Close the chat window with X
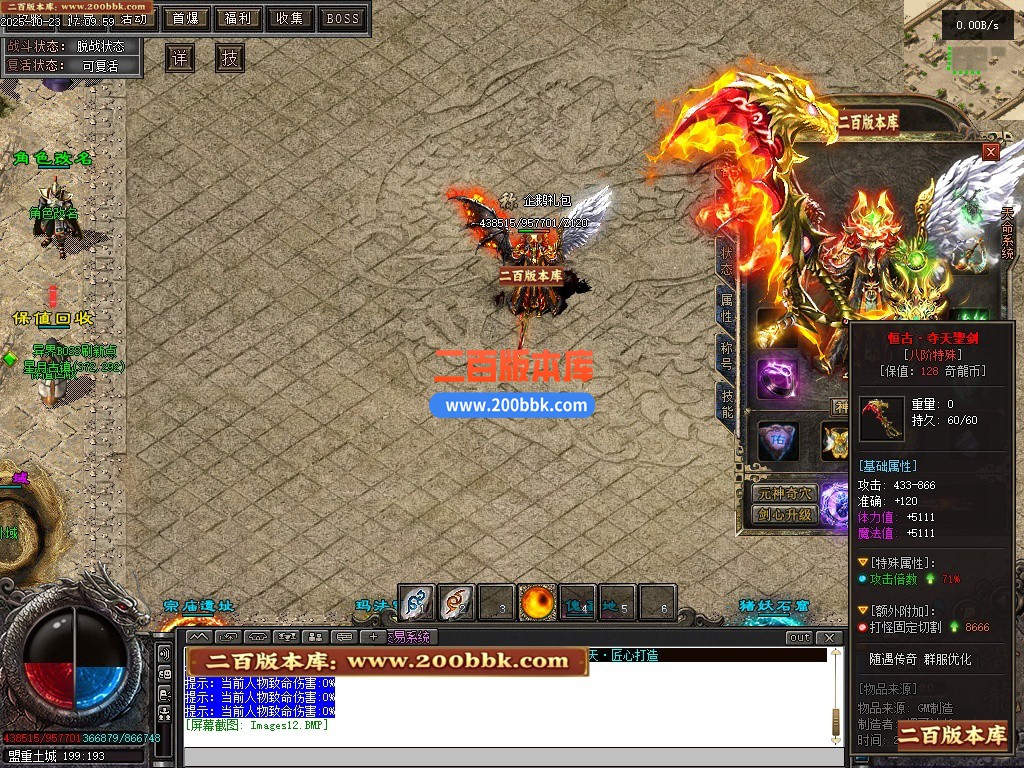 pyautogui.click(x=829, y=637)
